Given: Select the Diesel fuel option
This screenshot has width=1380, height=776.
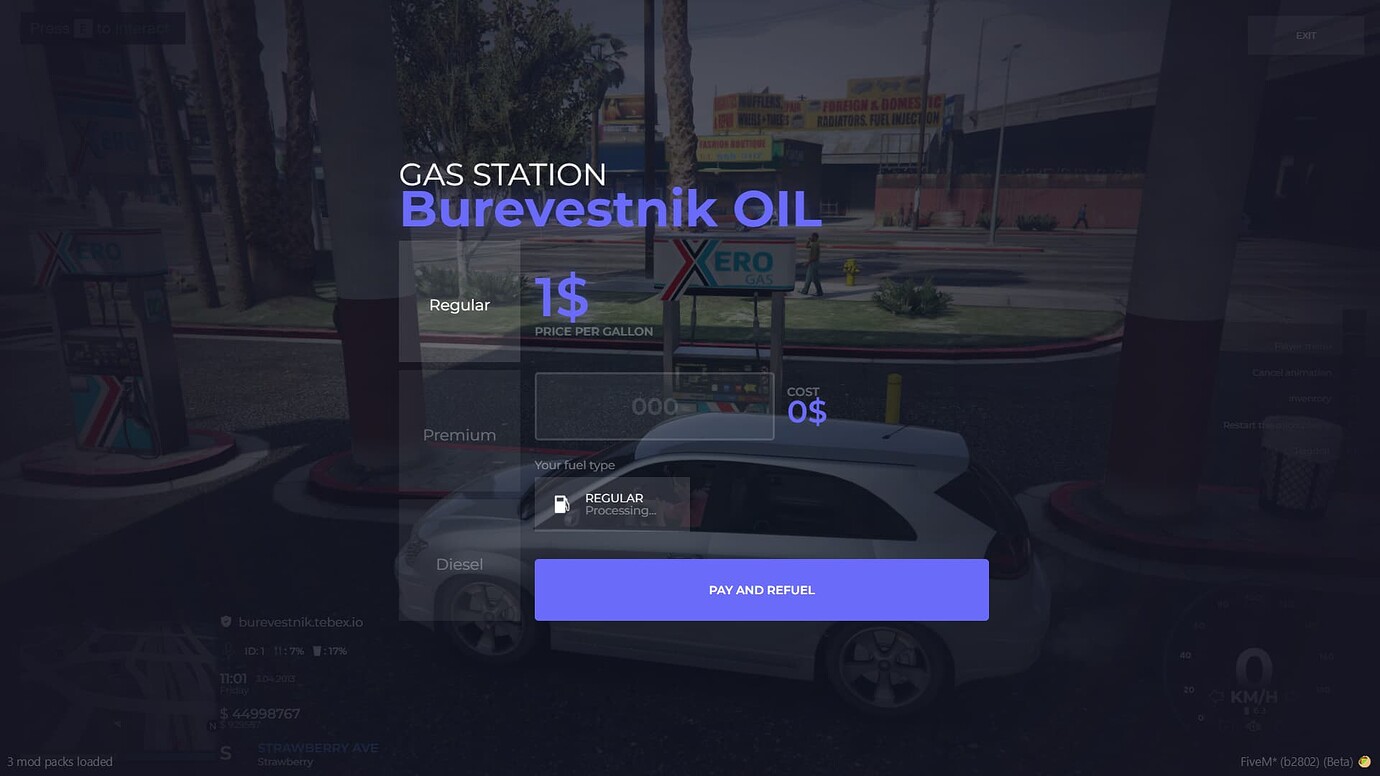Looking at the screenshot, I should click(459, 563).
